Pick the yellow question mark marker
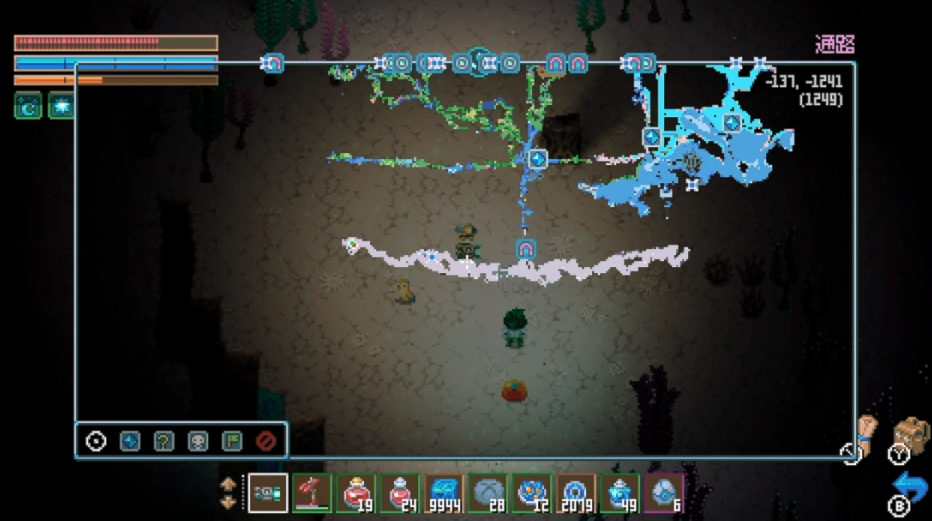The width and height of the screenshot is (932, 521). click(164, 441)
